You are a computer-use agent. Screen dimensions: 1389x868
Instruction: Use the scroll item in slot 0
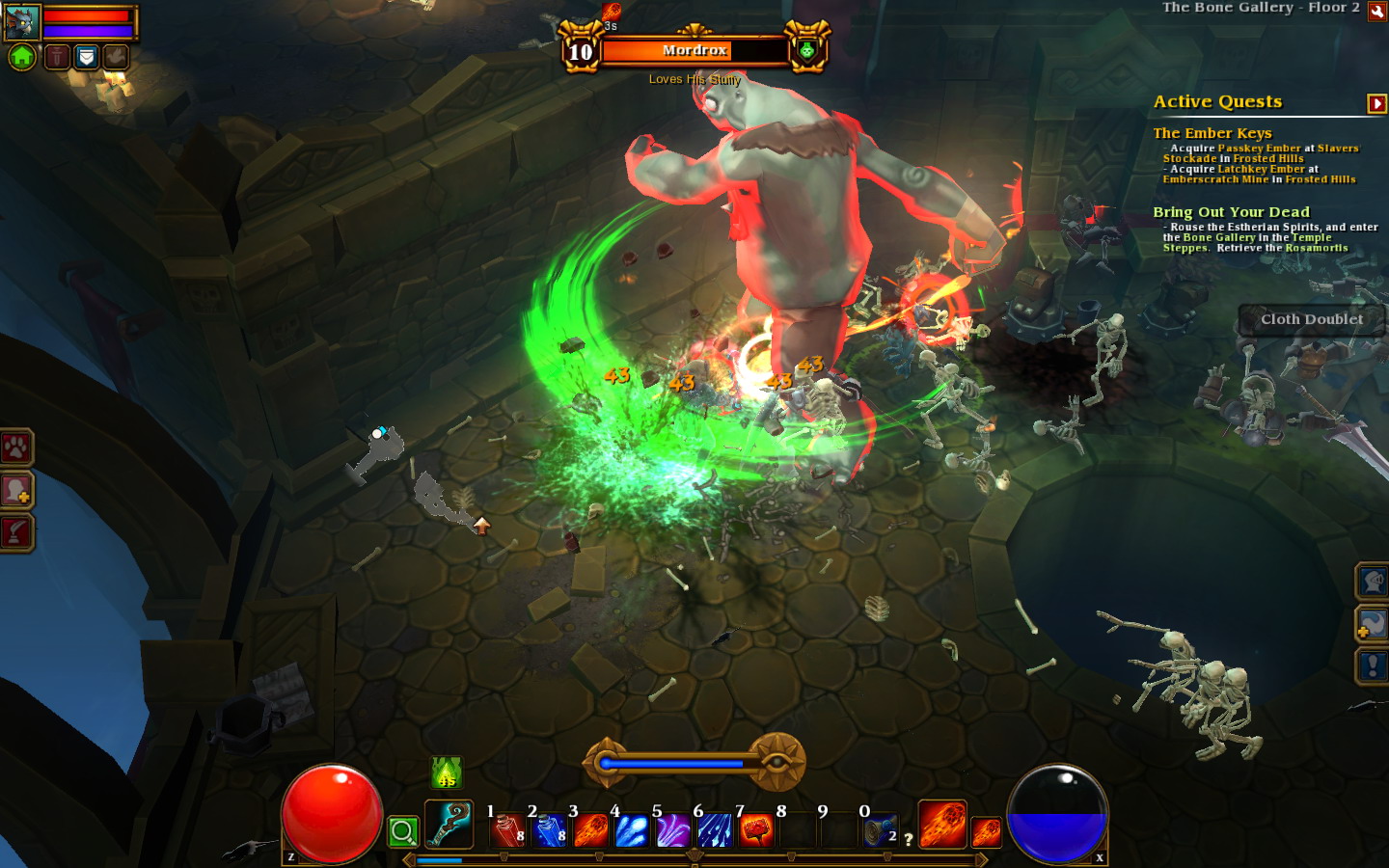(880, 830)
